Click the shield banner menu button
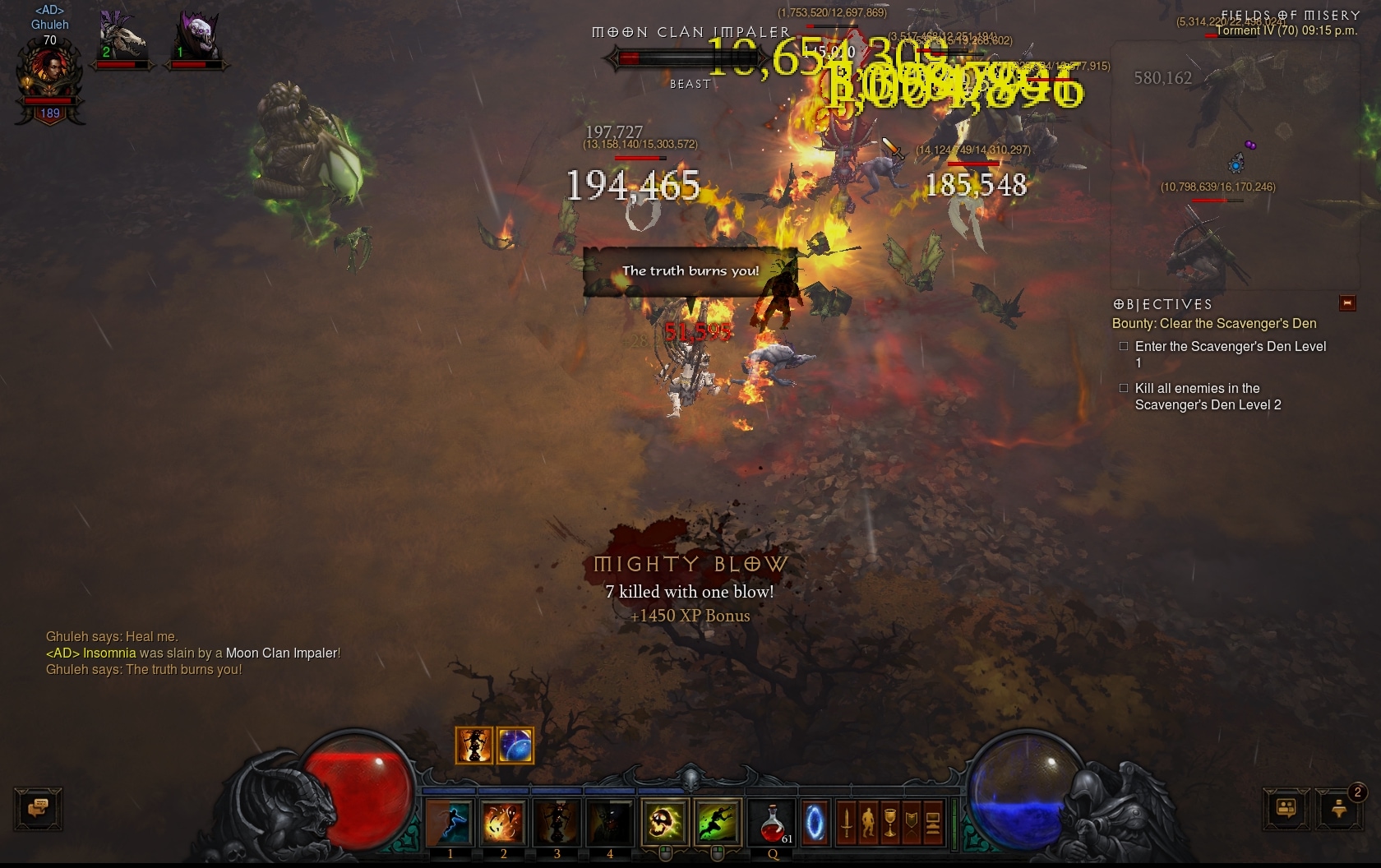 [911, 822]
